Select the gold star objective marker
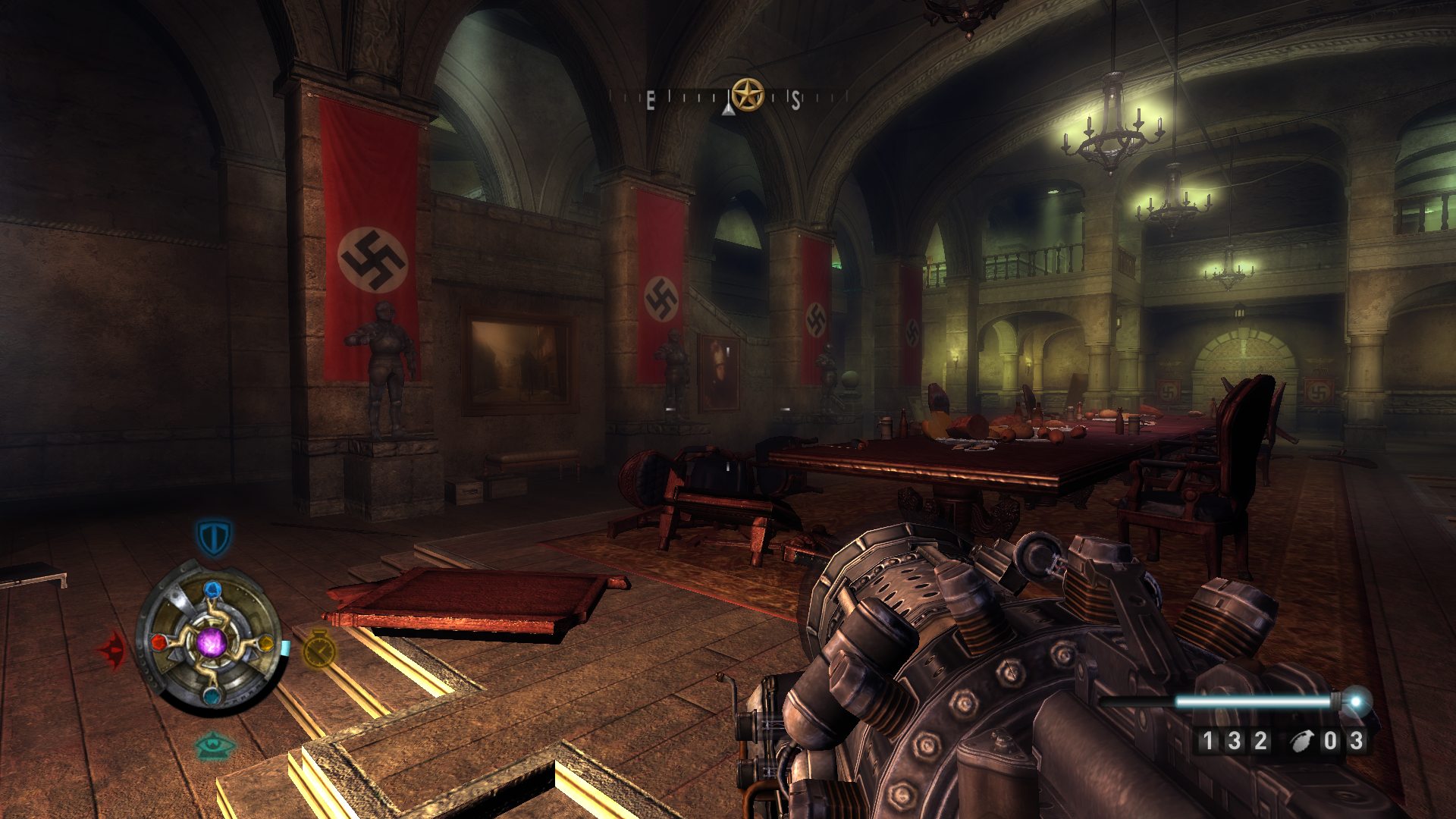The width and height of the screenshot is (1456, 819). pos(748,95)
